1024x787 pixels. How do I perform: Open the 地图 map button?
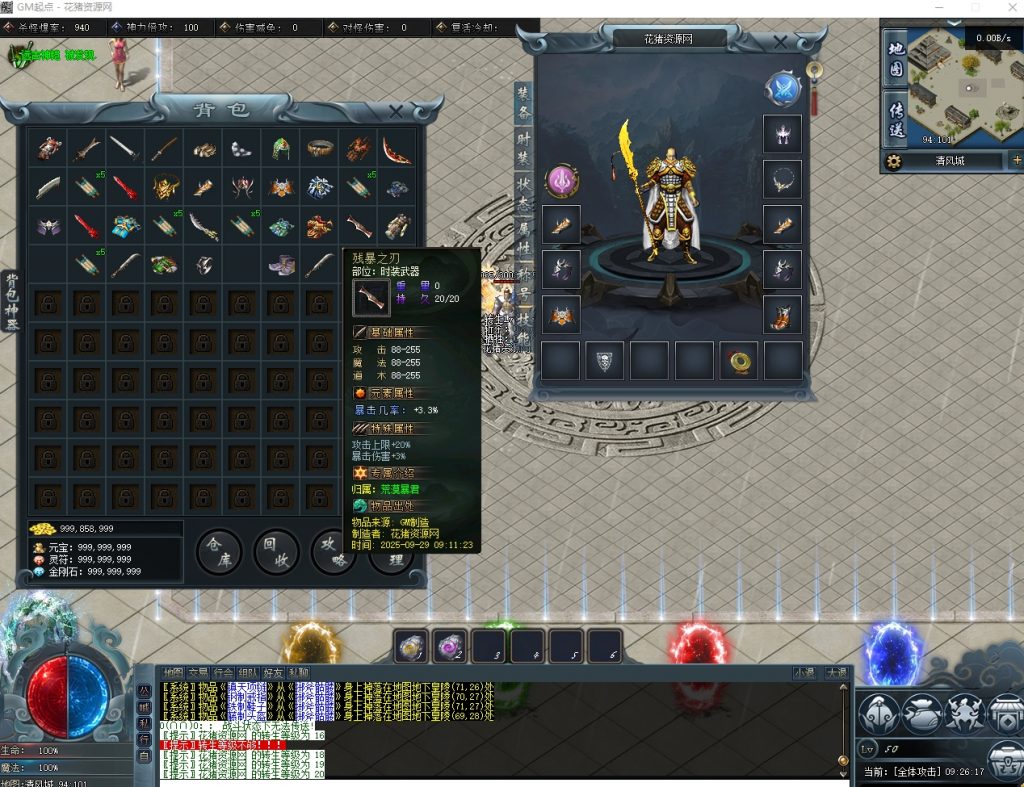[x=895, y=60]
